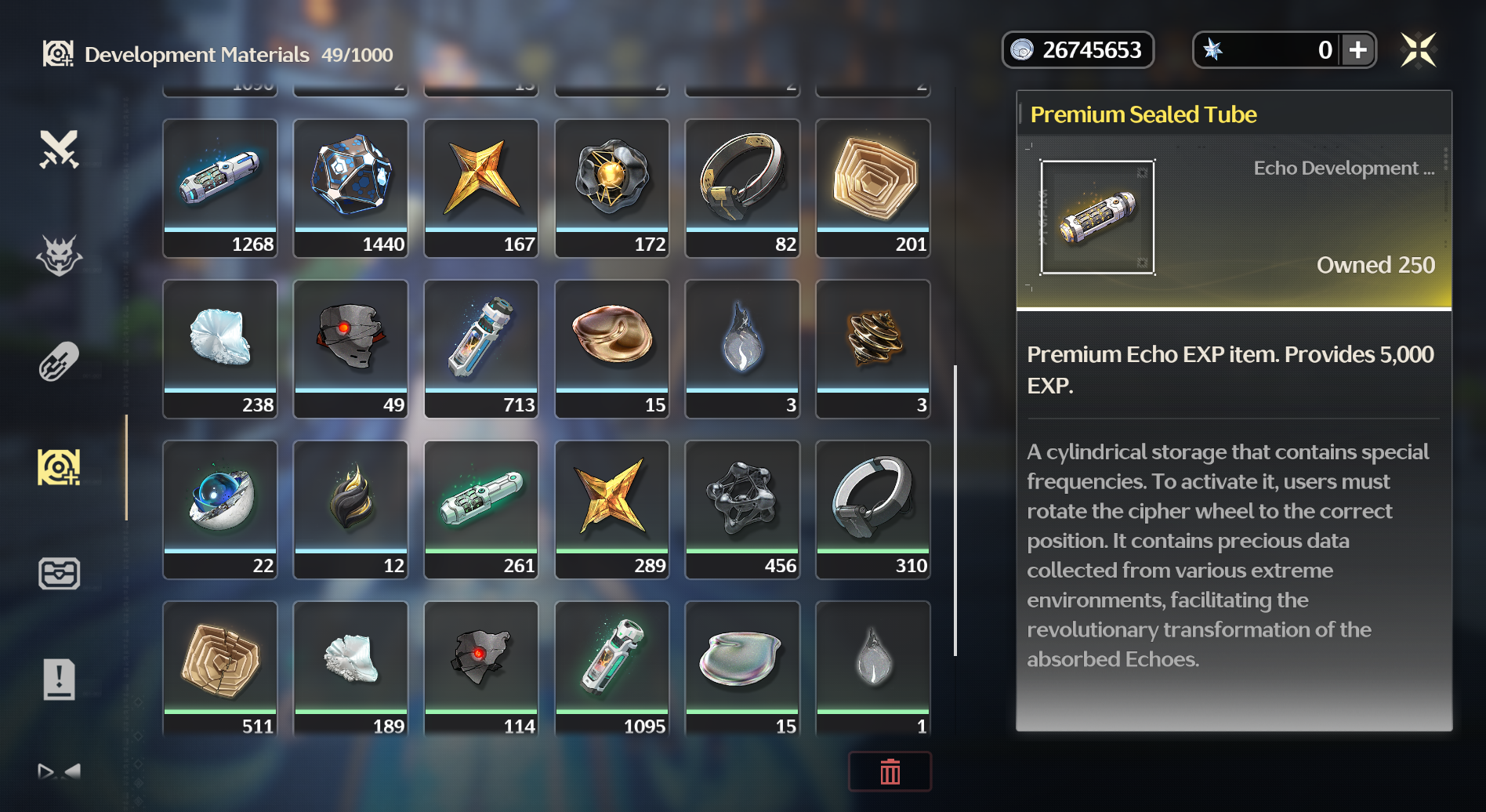Screen dimensions: 1486x812
Task: Close the inventory with the X button
Action: [x=1418, y=50]
